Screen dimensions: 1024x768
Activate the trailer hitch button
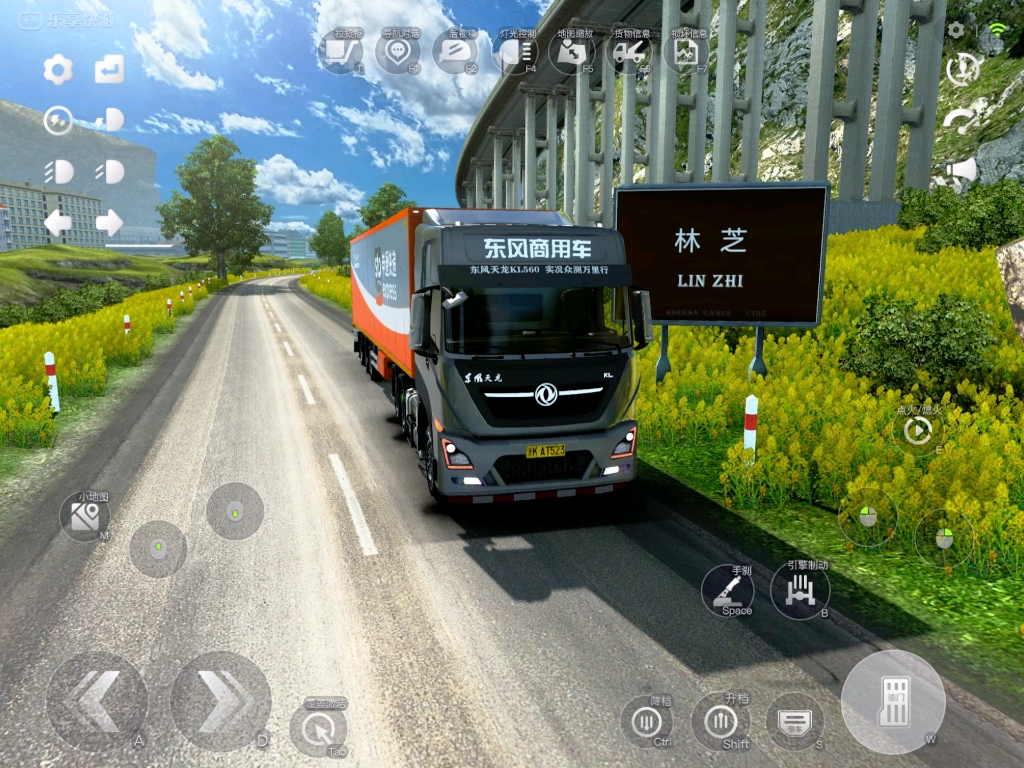(x=341, y=51)
